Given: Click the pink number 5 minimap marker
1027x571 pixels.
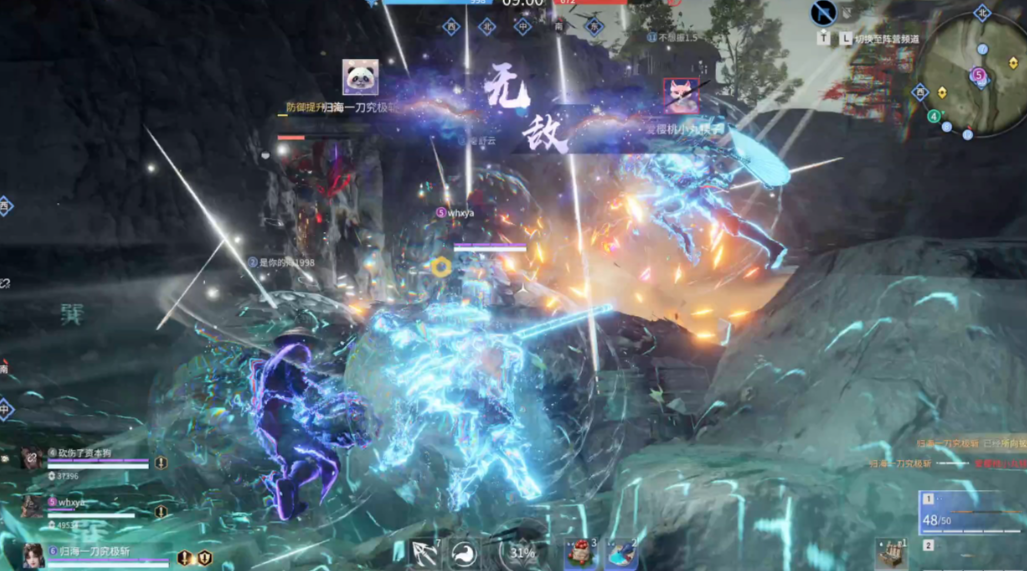Looking at the screenshot, I should click(x=978, y=75).
